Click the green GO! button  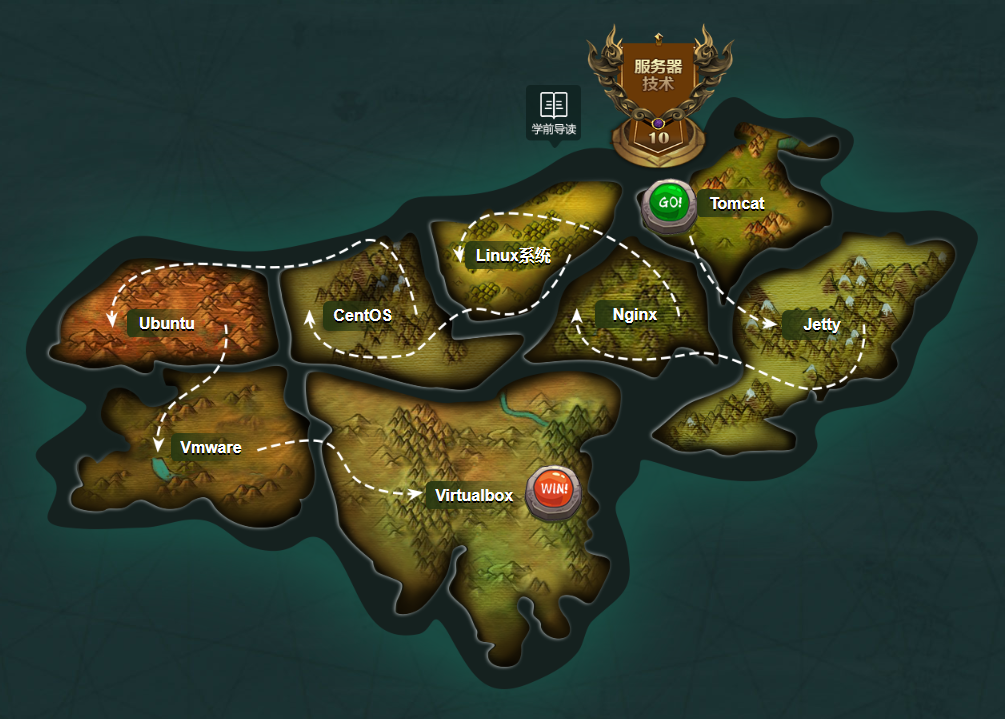click(670, 203)
